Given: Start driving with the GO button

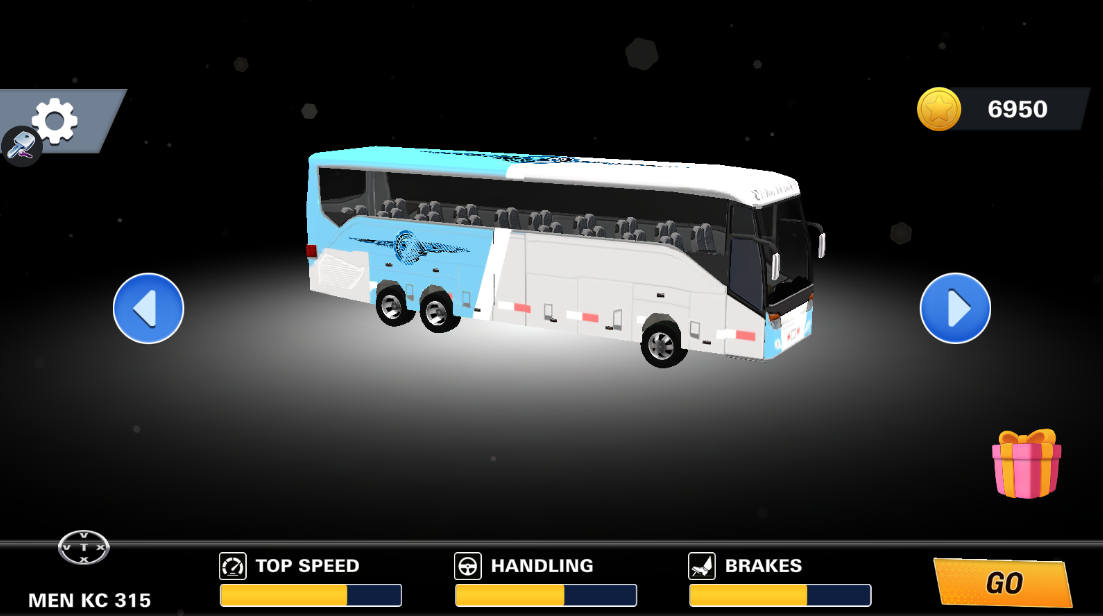Looking at the screenshot, I should point(1003,583).
